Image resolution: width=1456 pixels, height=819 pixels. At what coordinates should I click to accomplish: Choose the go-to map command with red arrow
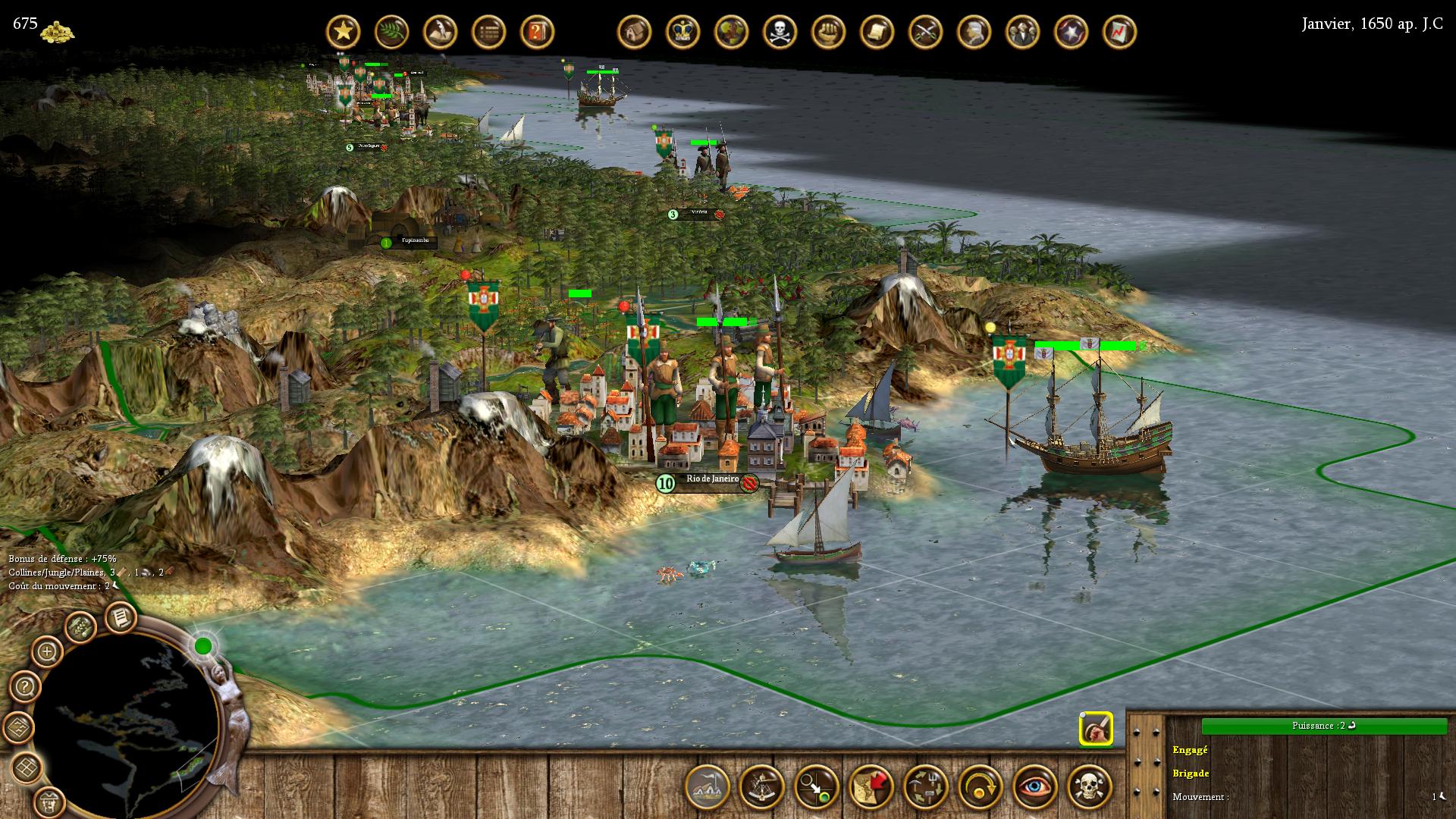871,786
